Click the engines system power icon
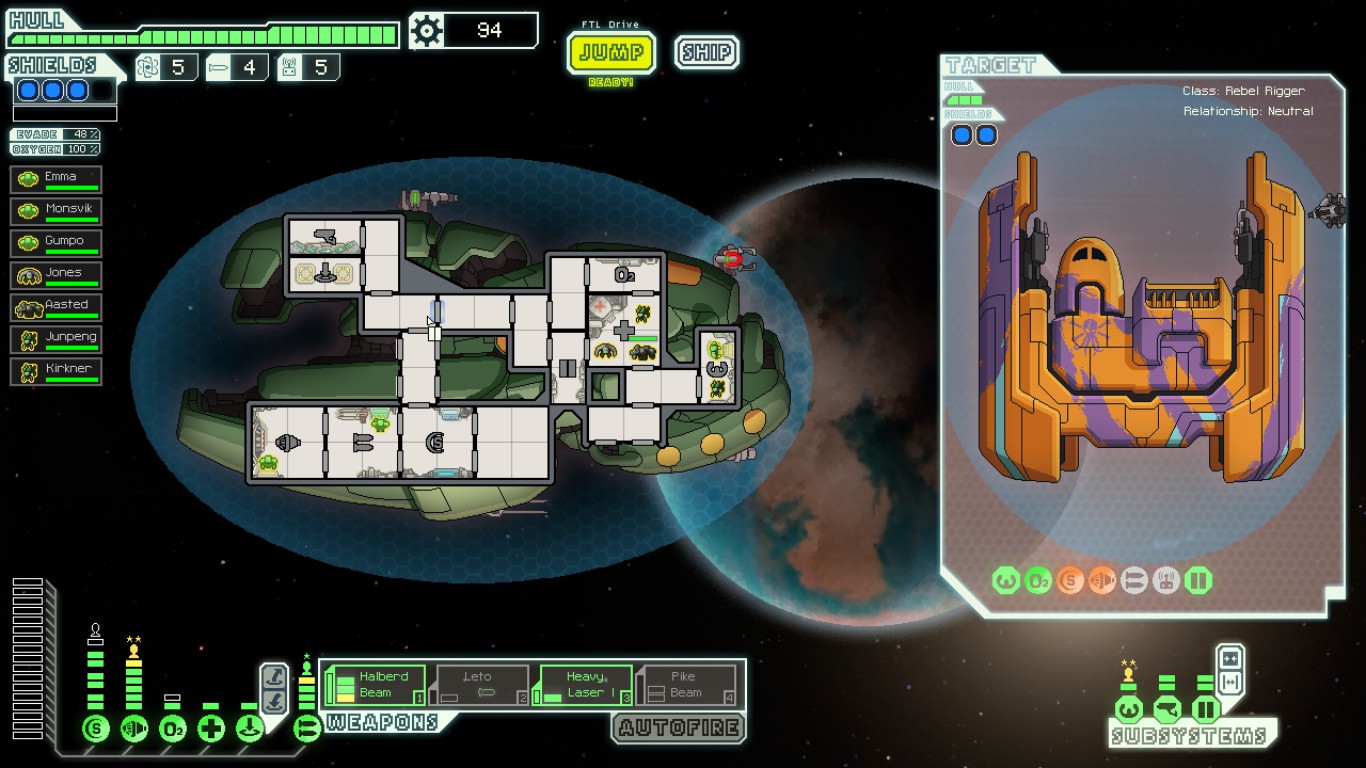Screen dimensions: 1366x768 [x=134, y=729]
